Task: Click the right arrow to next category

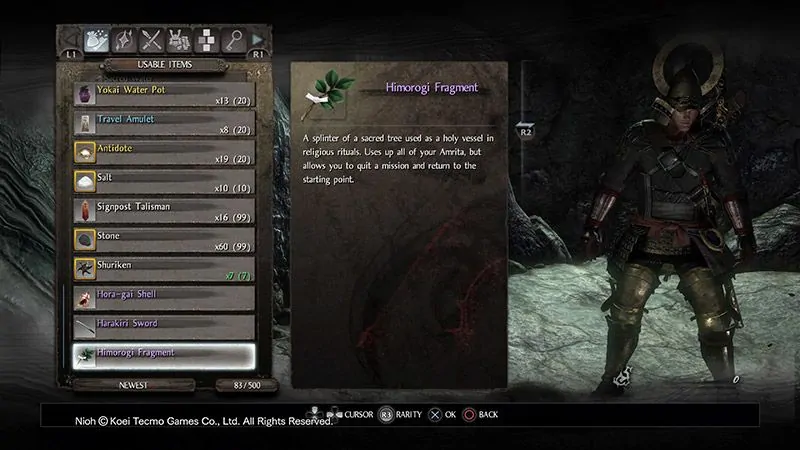Action: click(259, 40)
